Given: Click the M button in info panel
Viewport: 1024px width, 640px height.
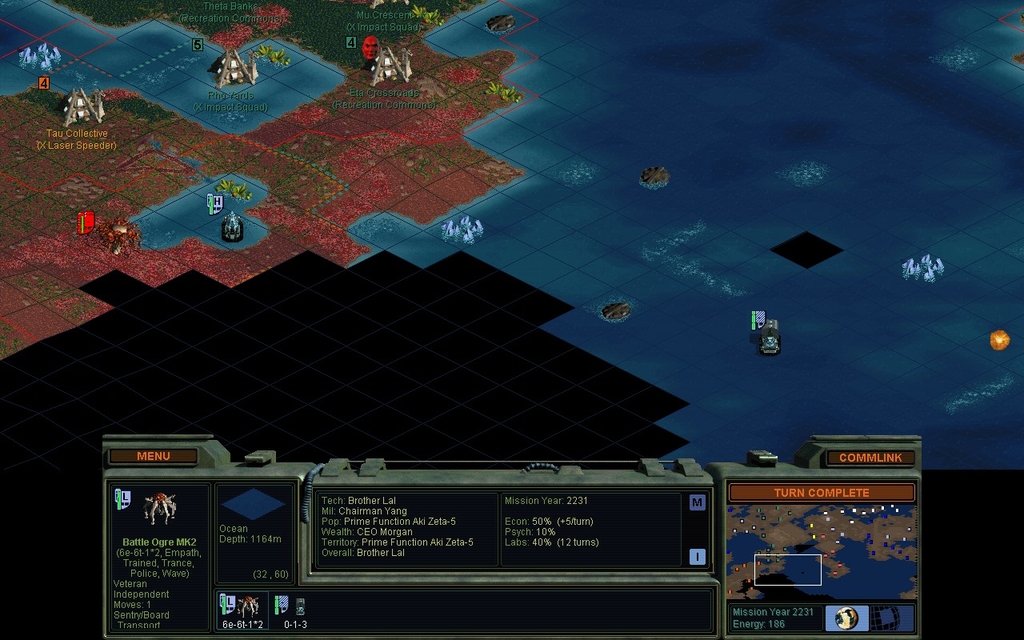Looking at the screenshot, I should (x=697, y=503).
